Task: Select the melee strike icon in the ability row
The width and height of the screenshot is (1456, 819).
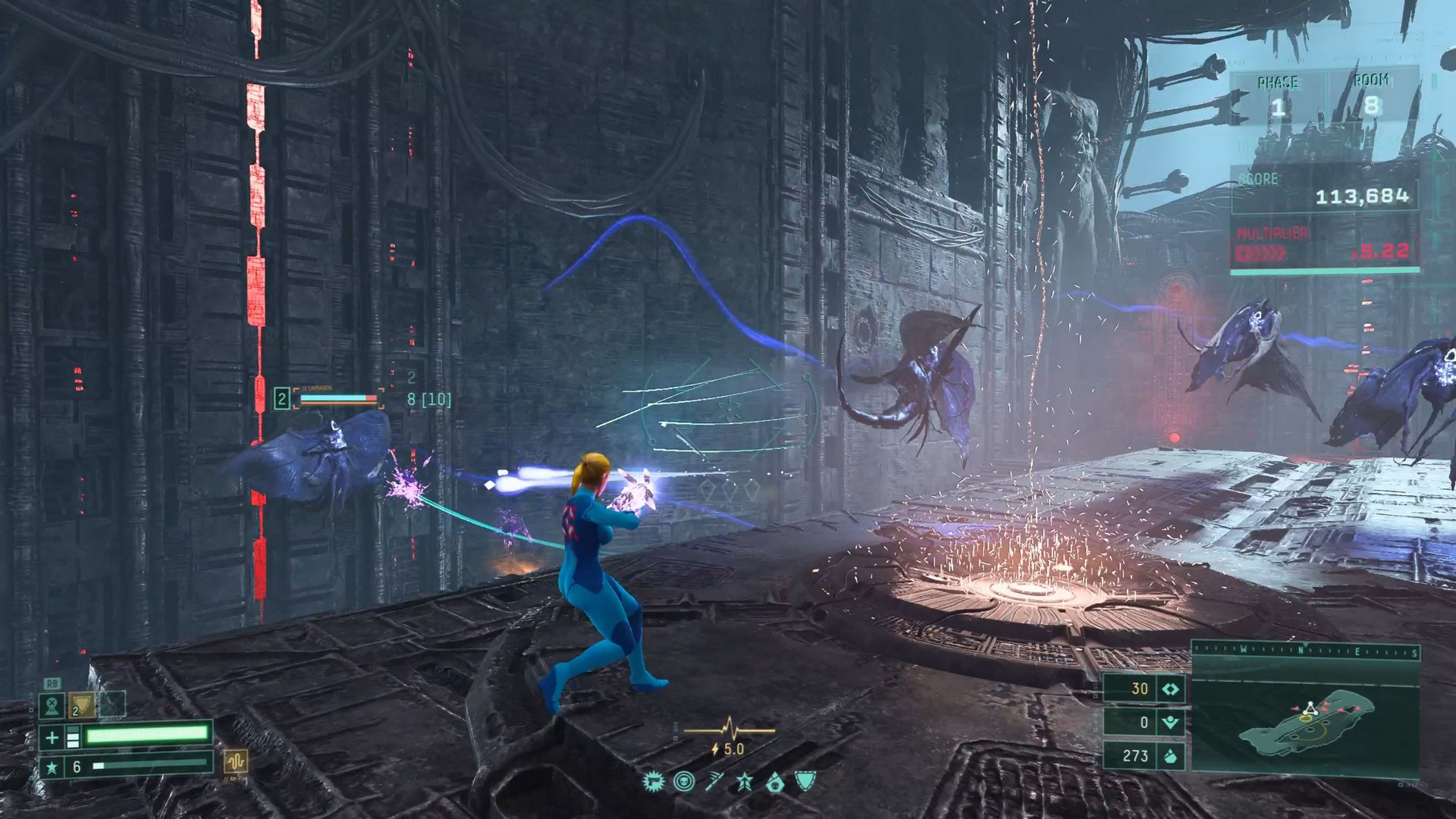Action: coord(714,781)
